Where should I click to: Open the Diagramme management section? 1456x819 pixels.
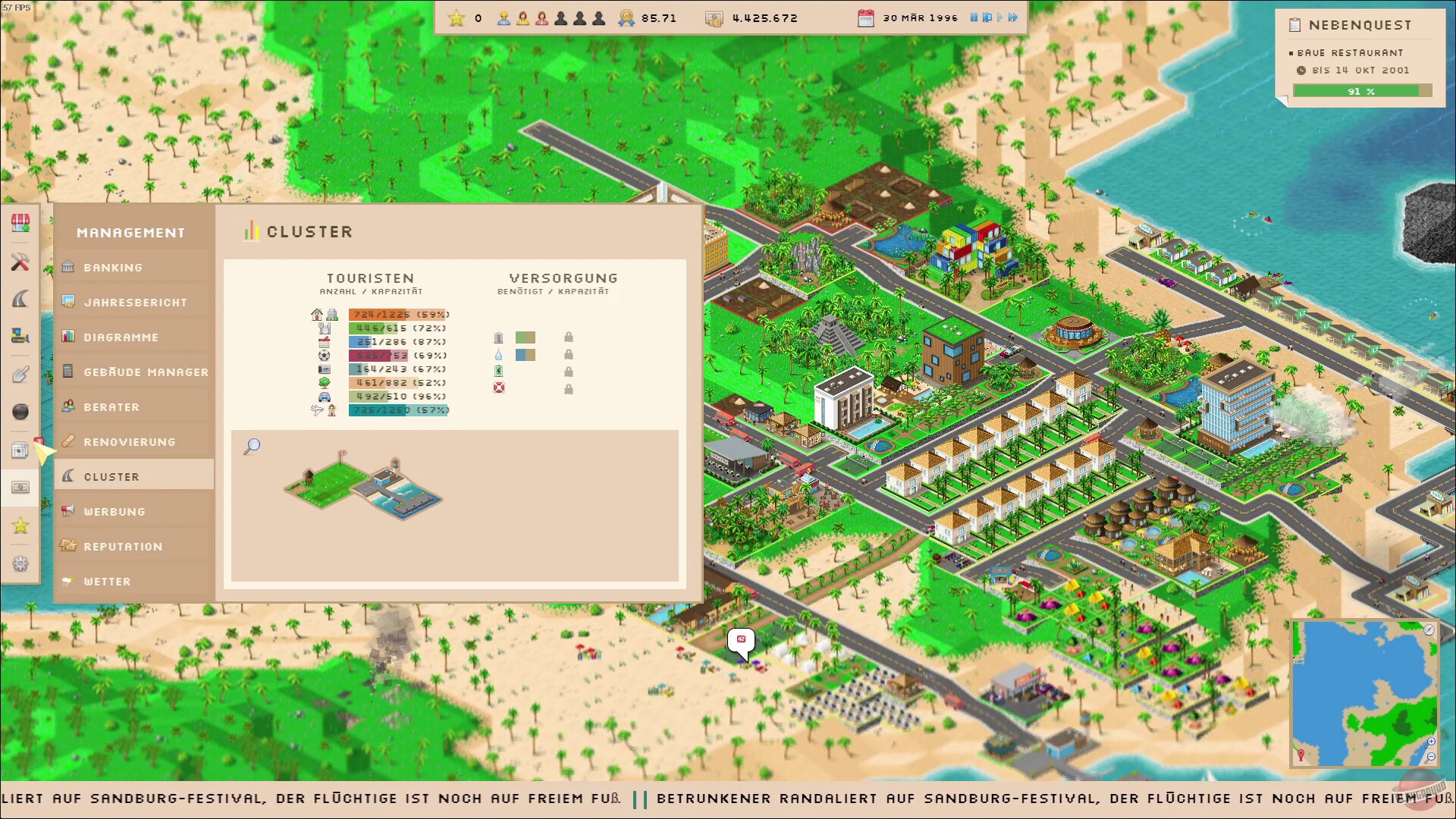[x=121, y=337]
